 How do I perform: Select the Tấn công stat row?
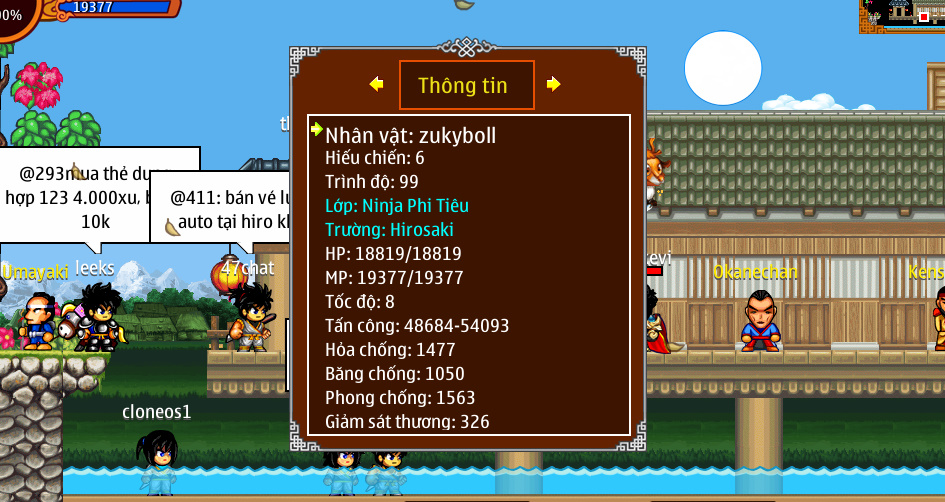[417, 326]
